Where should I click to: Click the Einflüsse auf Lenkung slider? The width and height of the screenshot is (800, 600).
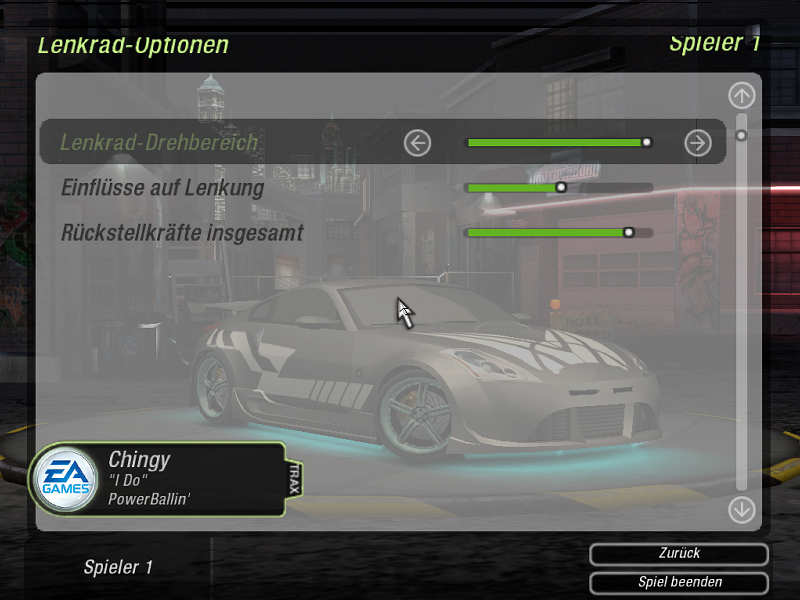point(559,187)
